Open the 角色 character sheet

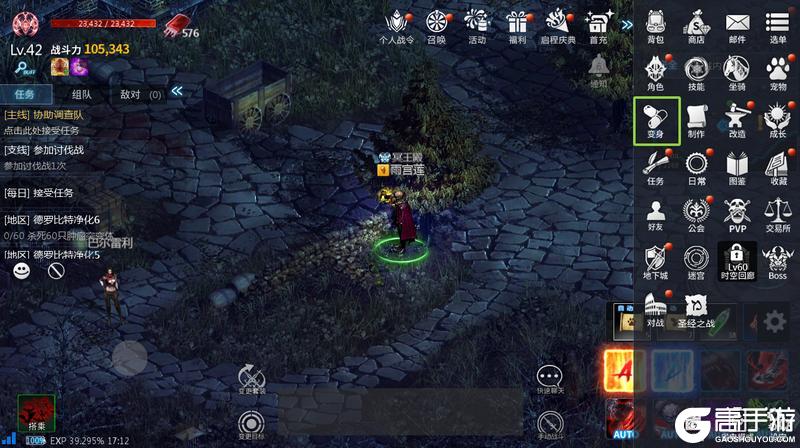pyautogui.click(x=656, y=72)
